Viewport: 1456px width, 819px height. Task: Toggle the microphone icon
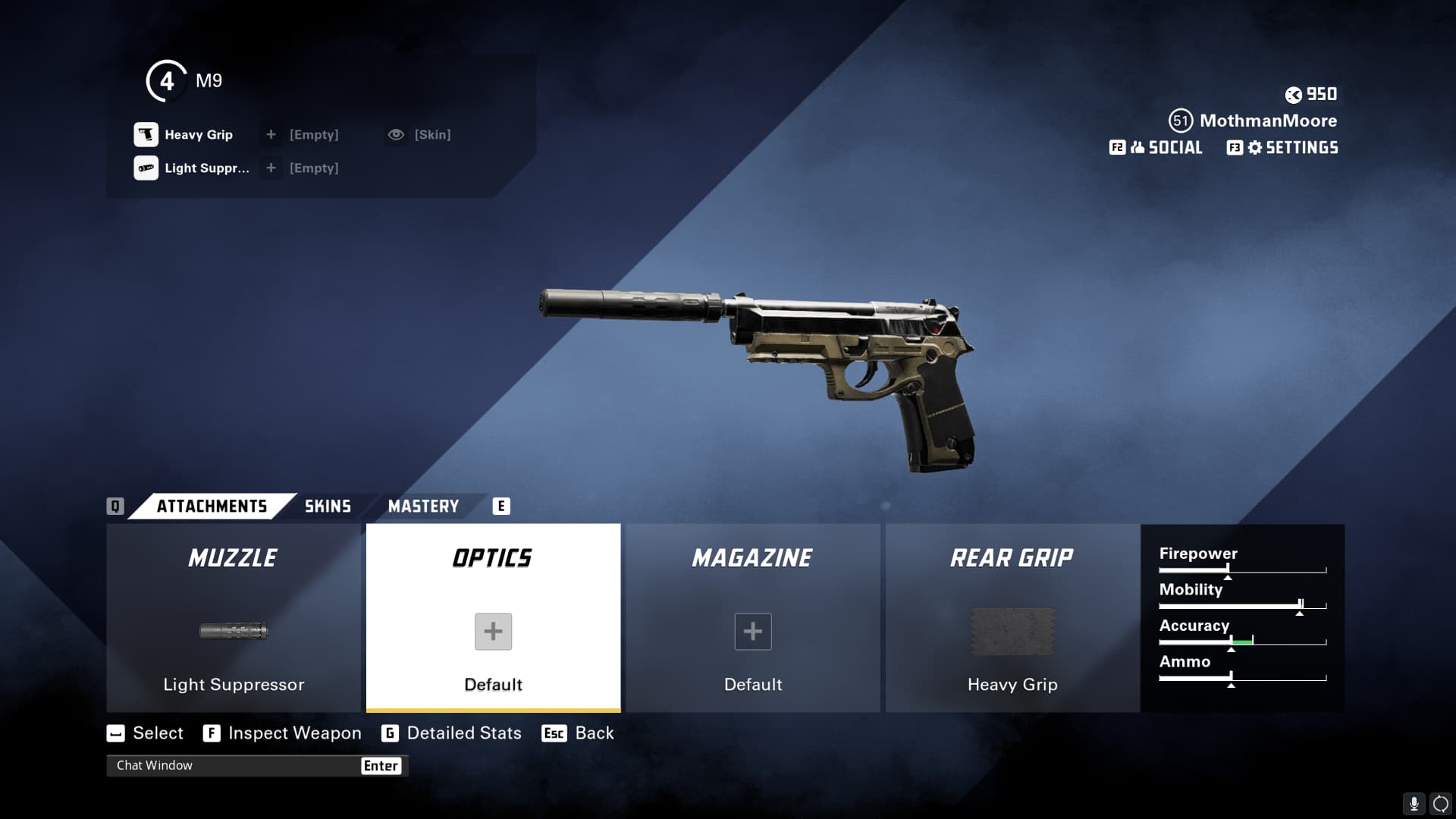tap(1414, 804)
